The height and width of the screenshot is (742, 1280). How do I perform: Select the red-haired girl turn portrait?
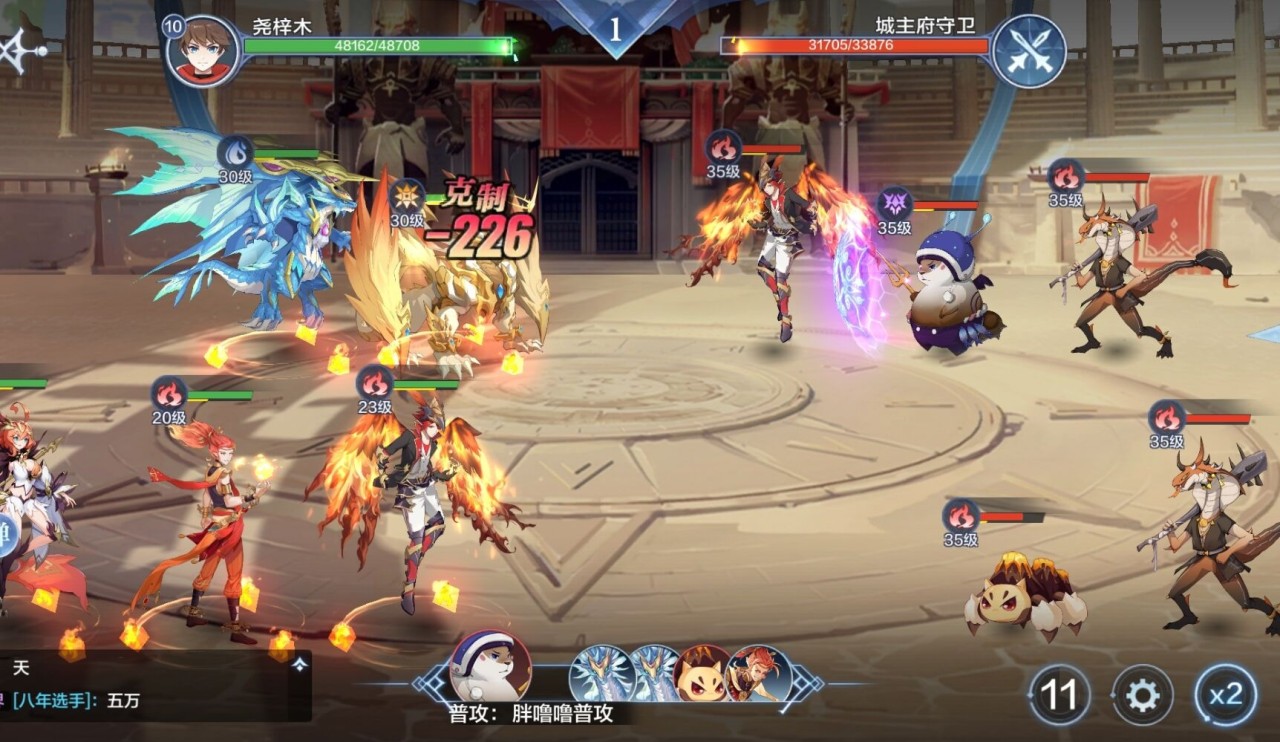(x=760, y=674)
